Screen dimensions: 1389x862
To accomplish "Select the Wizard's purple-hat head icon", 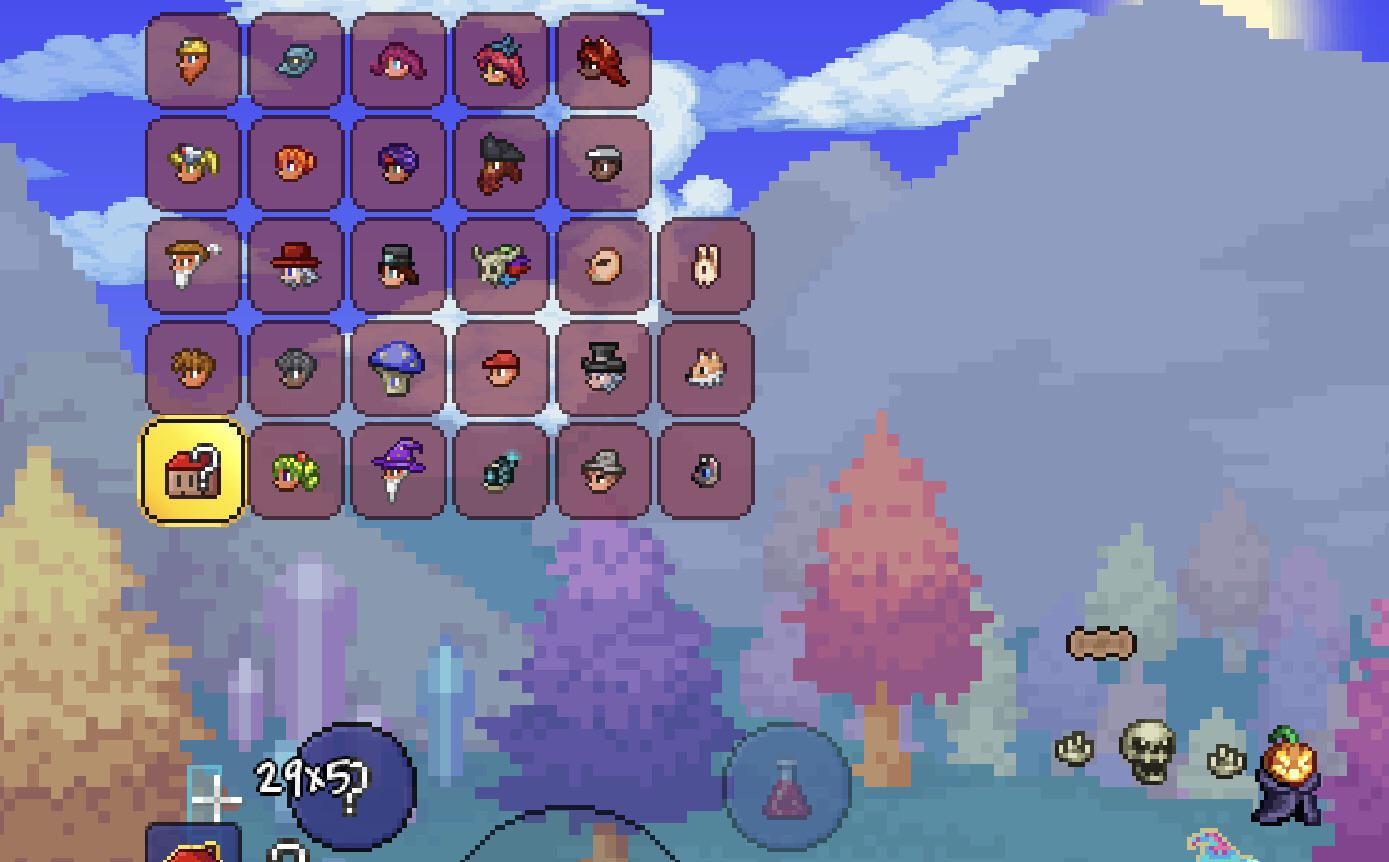I will click(x=399, y=470).
